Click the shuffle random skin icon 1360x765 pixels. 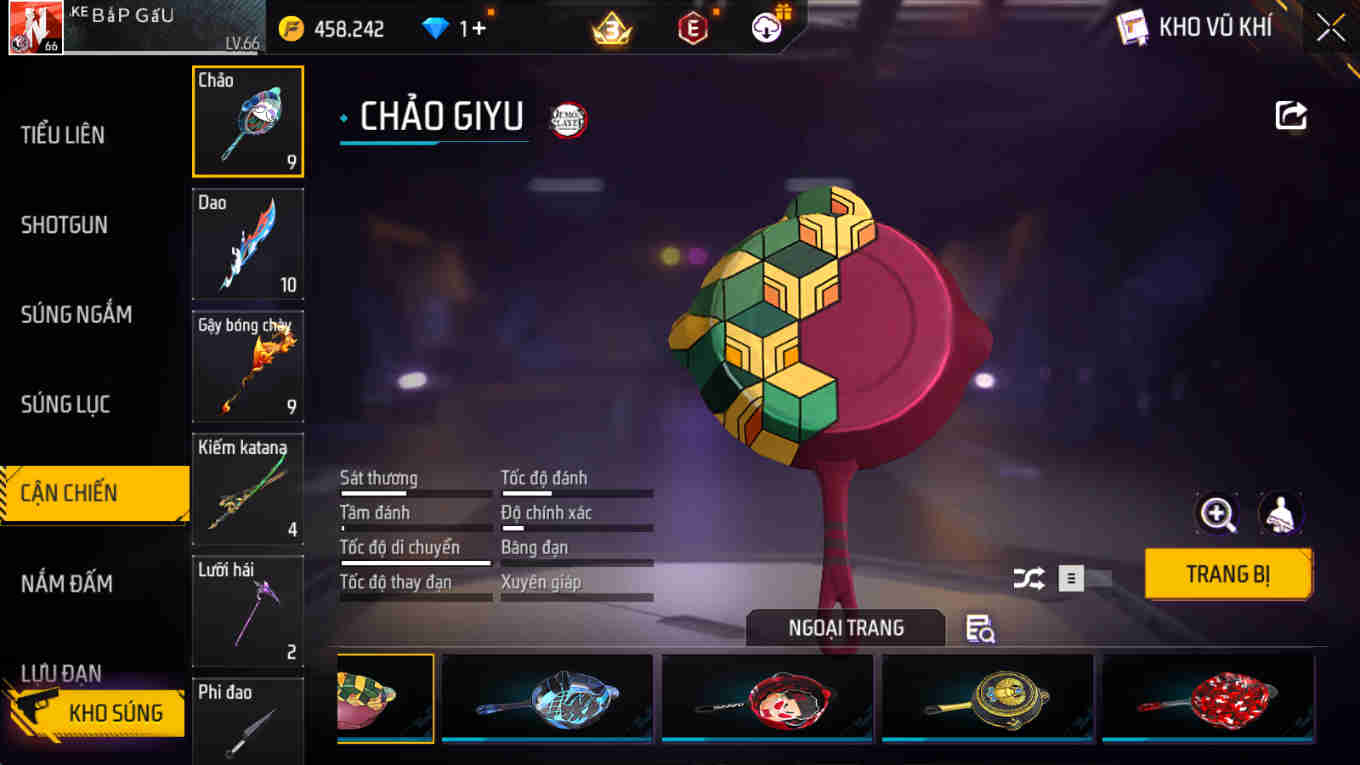[x=1028, y=577]
